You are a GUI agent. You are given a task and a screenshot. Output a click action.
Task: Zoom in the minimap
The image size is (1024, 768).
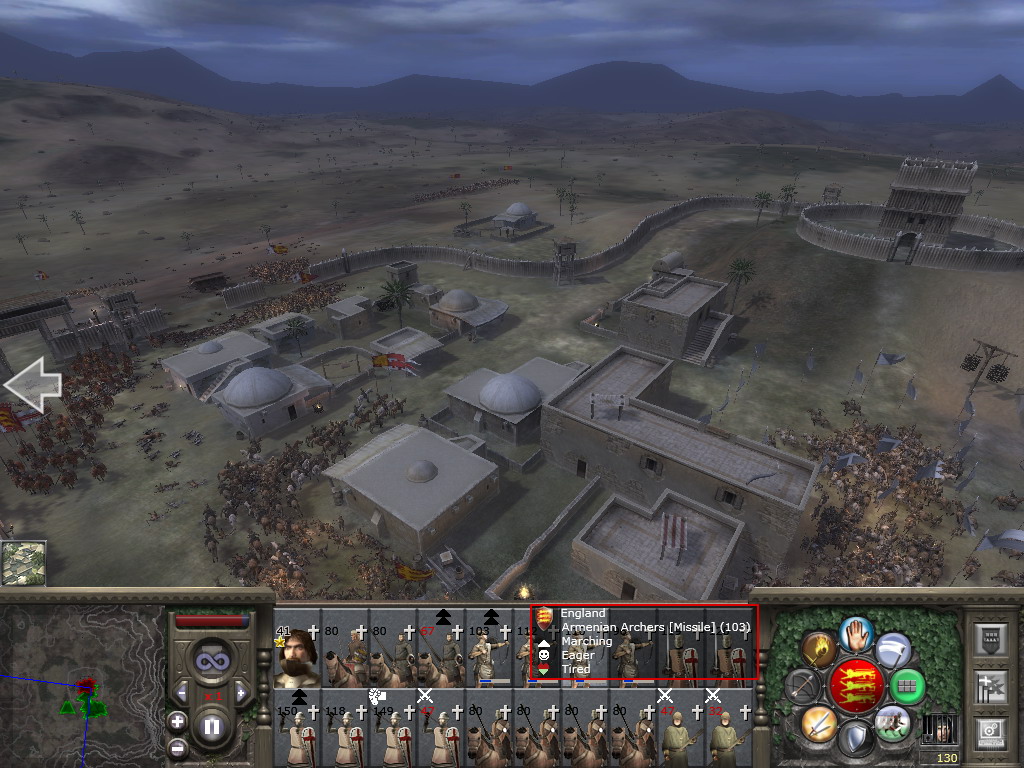tap(177, 721)
